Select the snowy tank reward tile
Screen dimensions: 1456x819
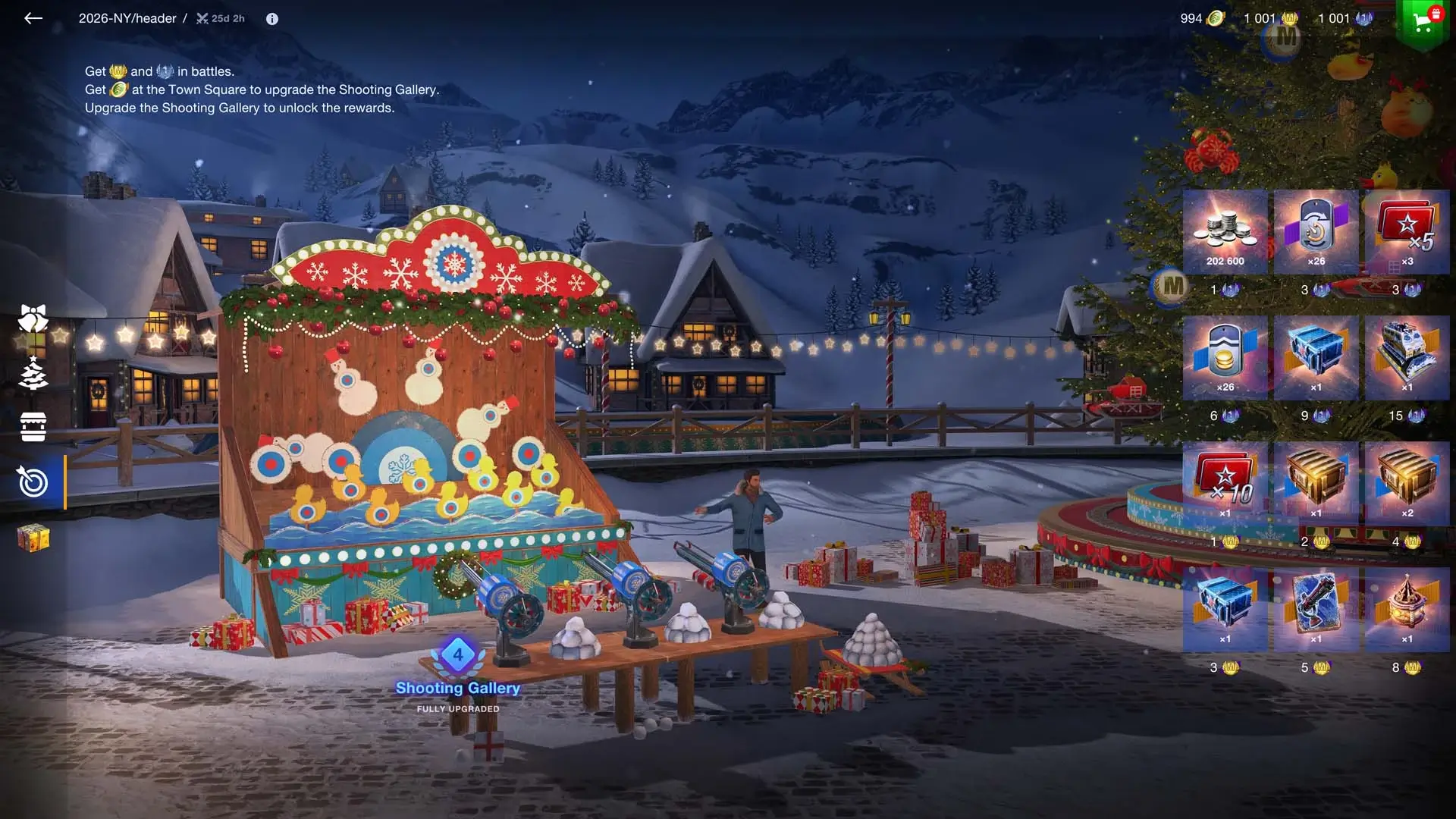coord(1407,357)
